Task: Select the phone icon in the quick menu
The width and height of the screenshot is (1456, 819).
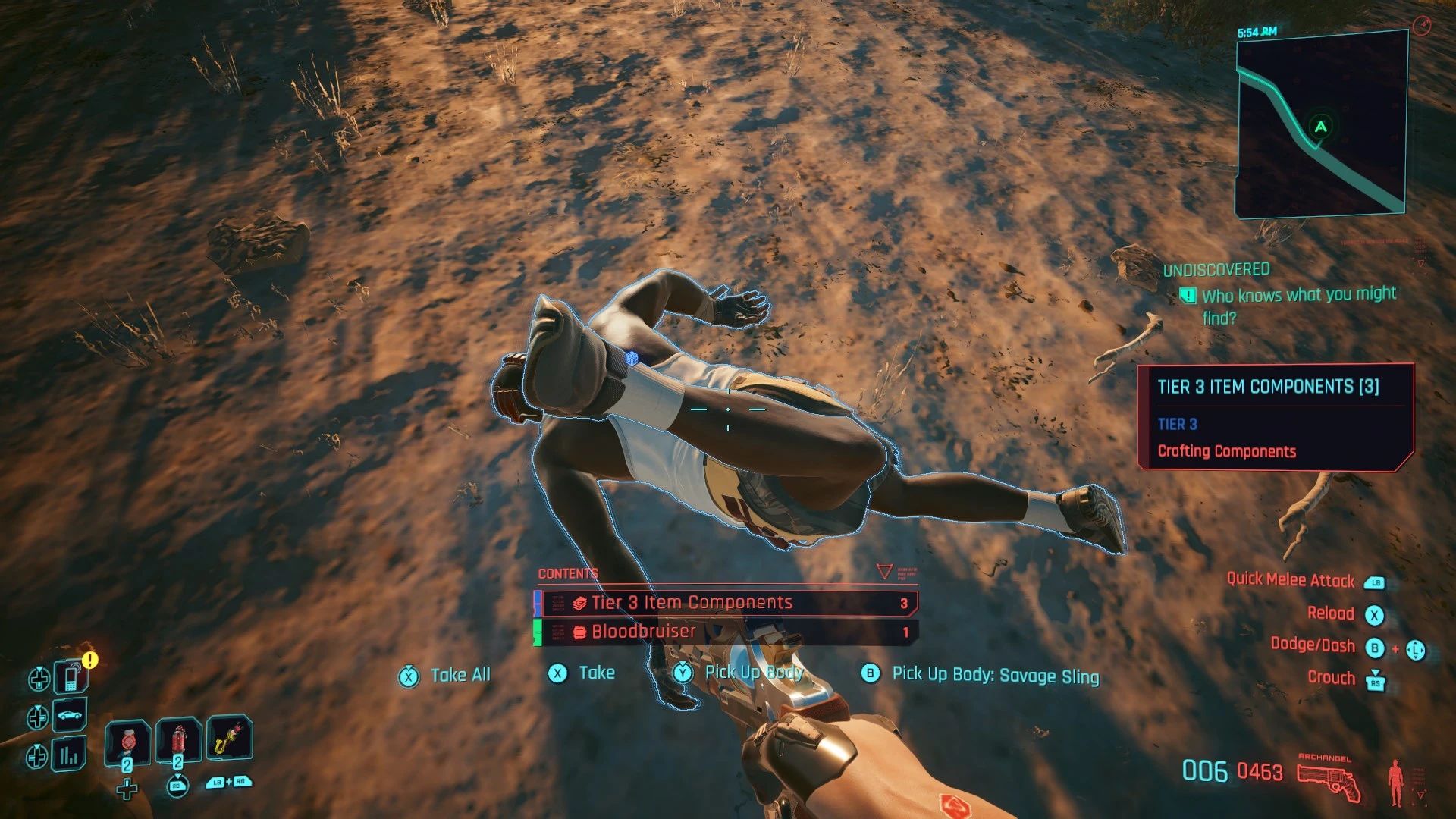Action: (x=71, y=679)
